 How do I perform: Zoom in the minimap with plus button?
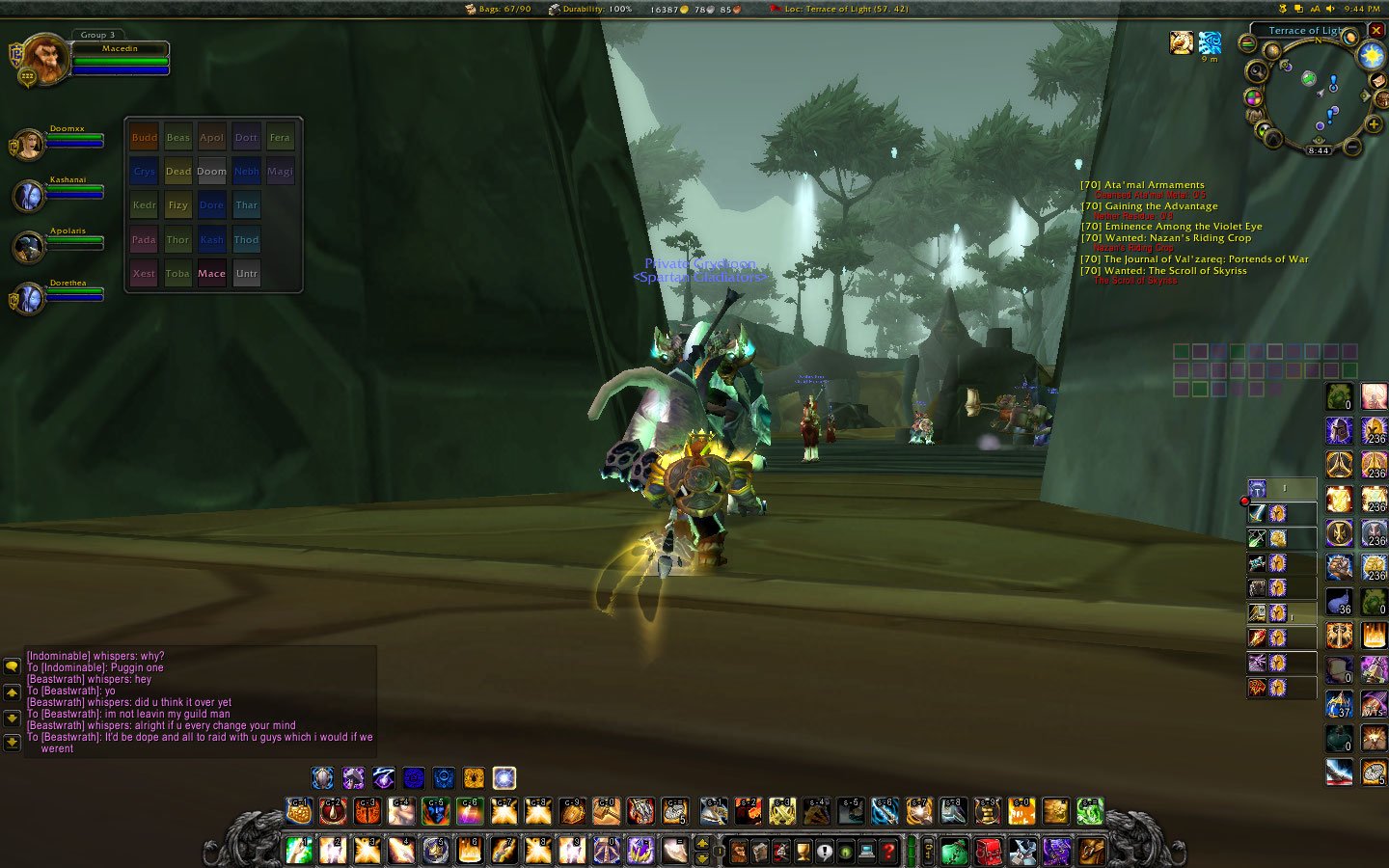pyautogui.click(x=1374, y=123)
